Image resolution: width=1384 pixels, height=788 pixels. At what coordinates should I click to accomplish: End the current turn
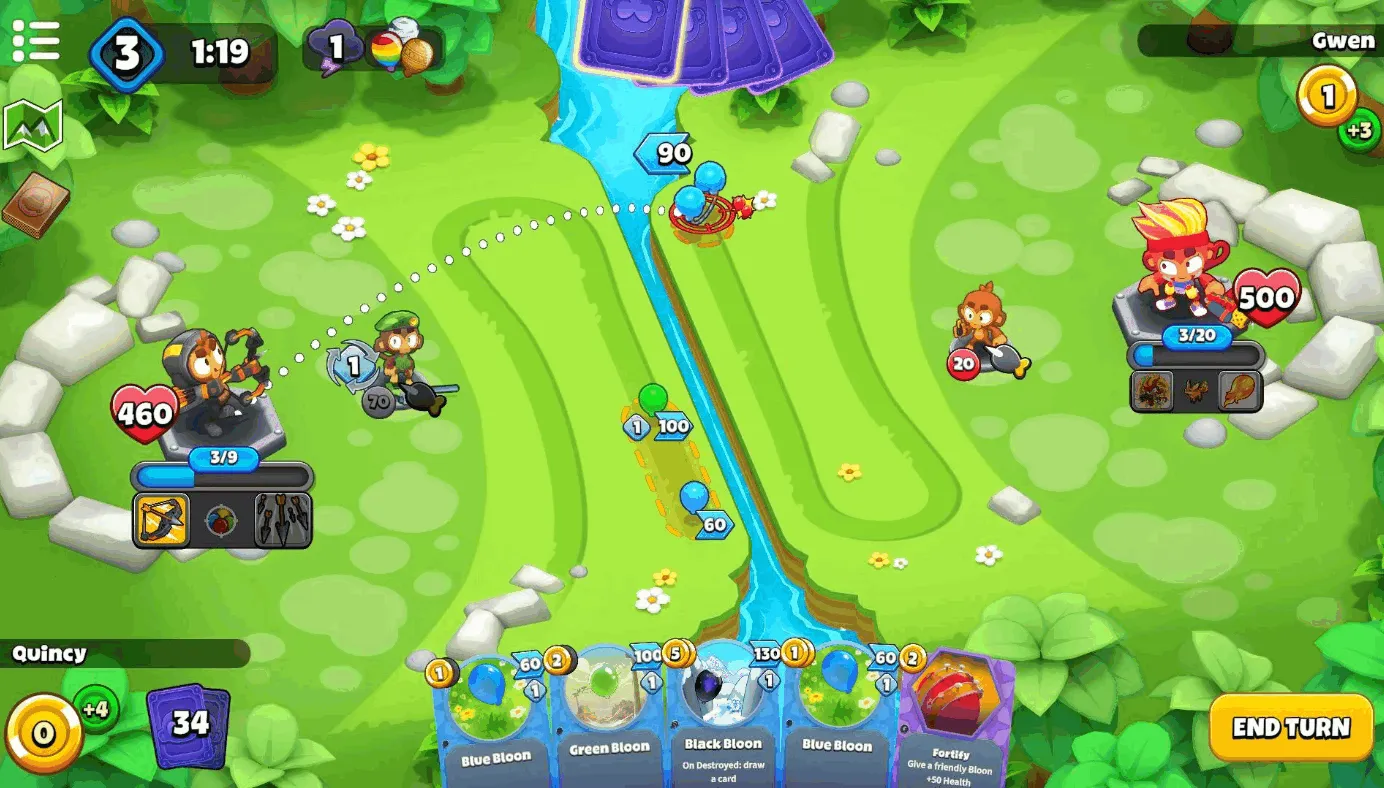point(1290,727)
